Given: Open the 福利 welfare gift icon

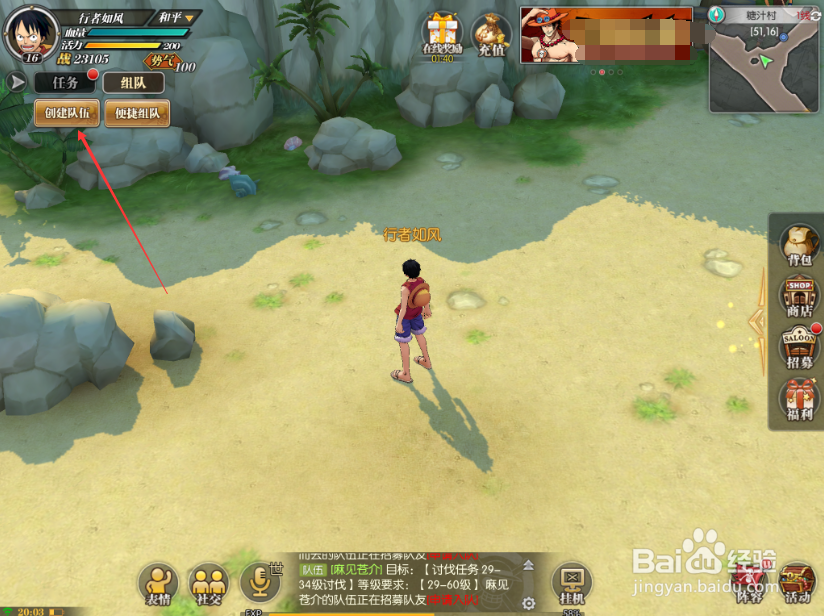Looking at the screenshot, I should [798, 400].
